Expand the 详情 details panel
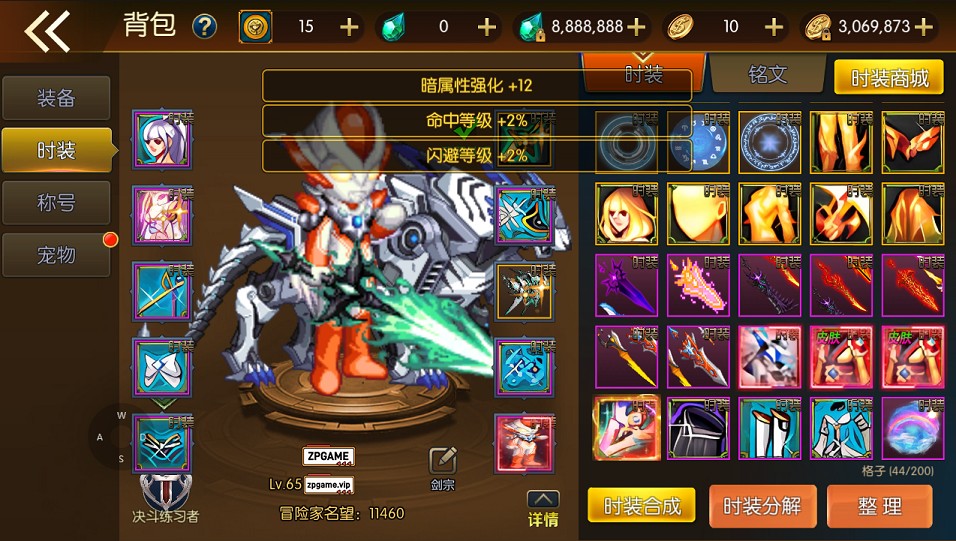The image size is (956, 541). coord(543,509)
